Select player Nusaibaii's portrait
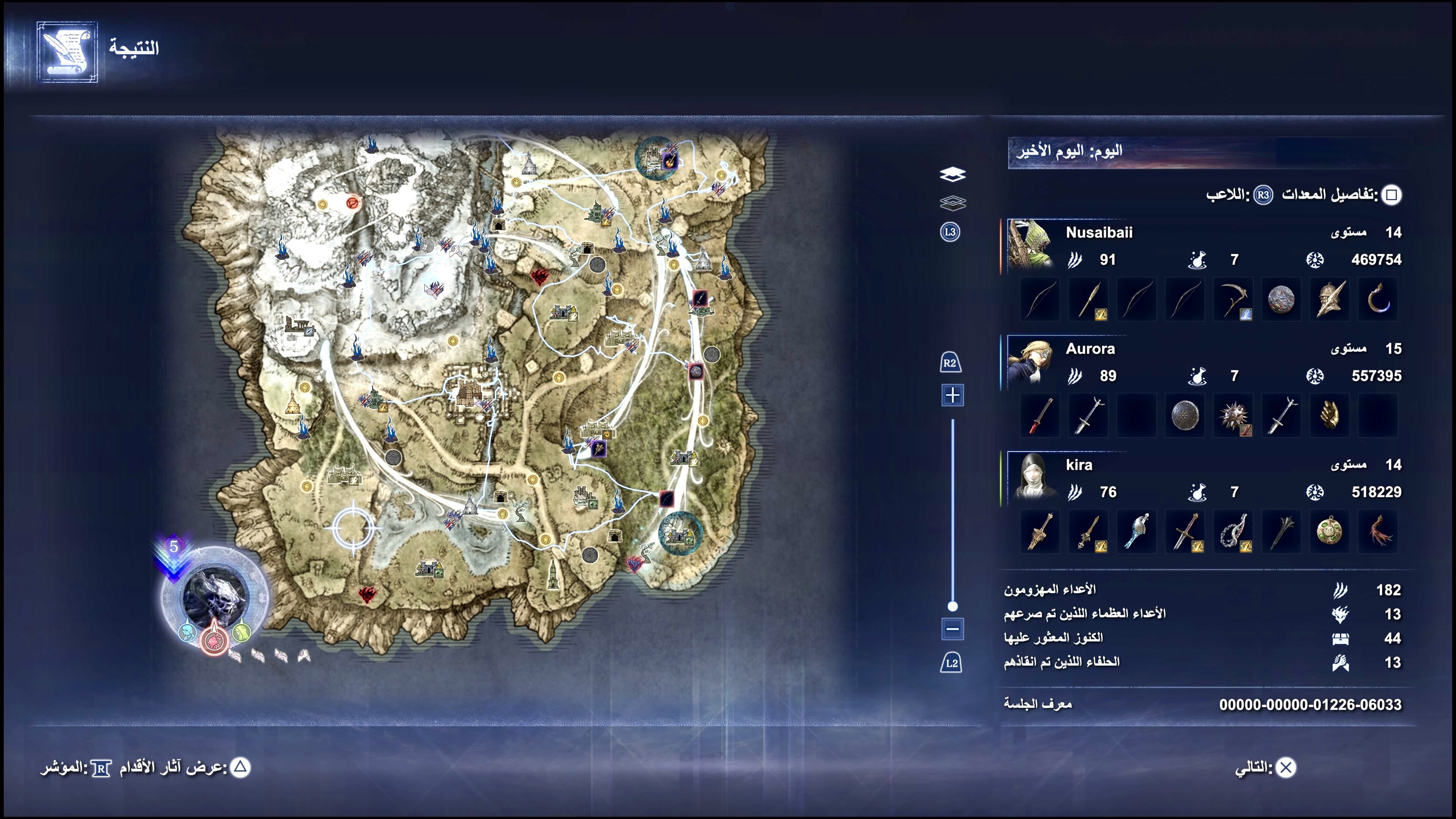This screenshot has width=1456, height=819. (x=1030, y=243)
